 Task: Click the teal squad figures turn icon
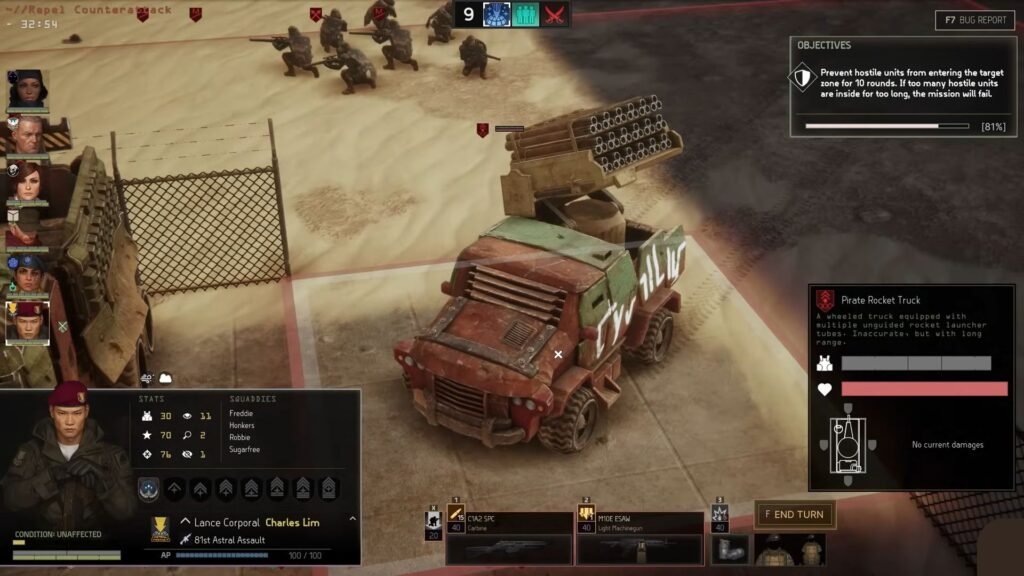tap(526, 14)
